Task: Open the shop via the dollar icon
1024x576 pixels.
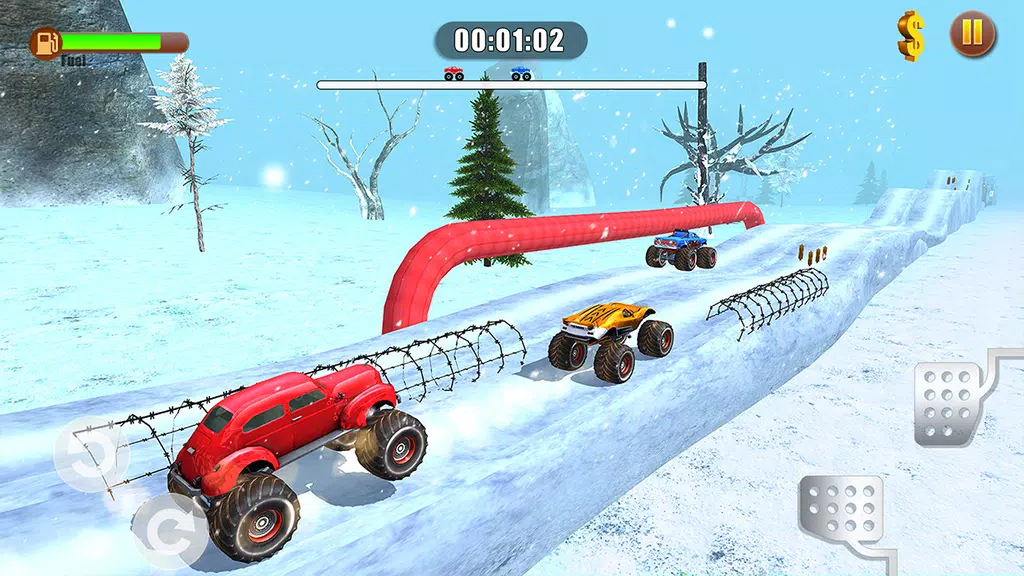Action: pyautogui.click(x=910, y=36)
